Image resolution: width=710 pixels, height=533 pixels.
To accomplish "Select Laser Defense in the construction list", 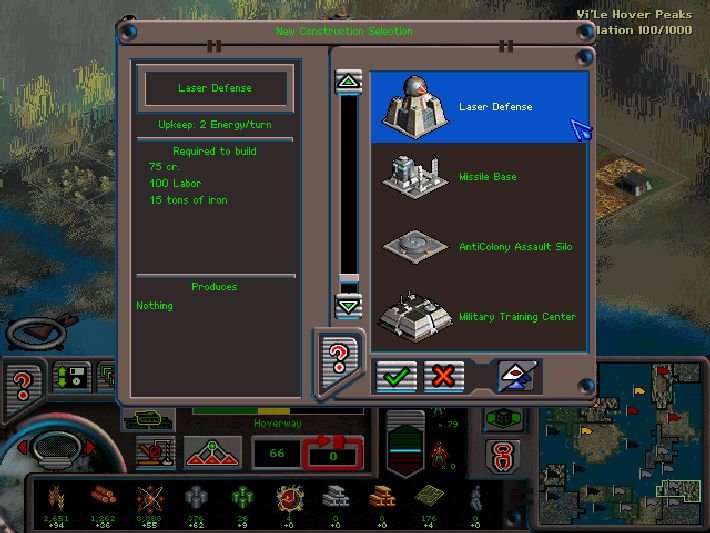I will (478, 107).
